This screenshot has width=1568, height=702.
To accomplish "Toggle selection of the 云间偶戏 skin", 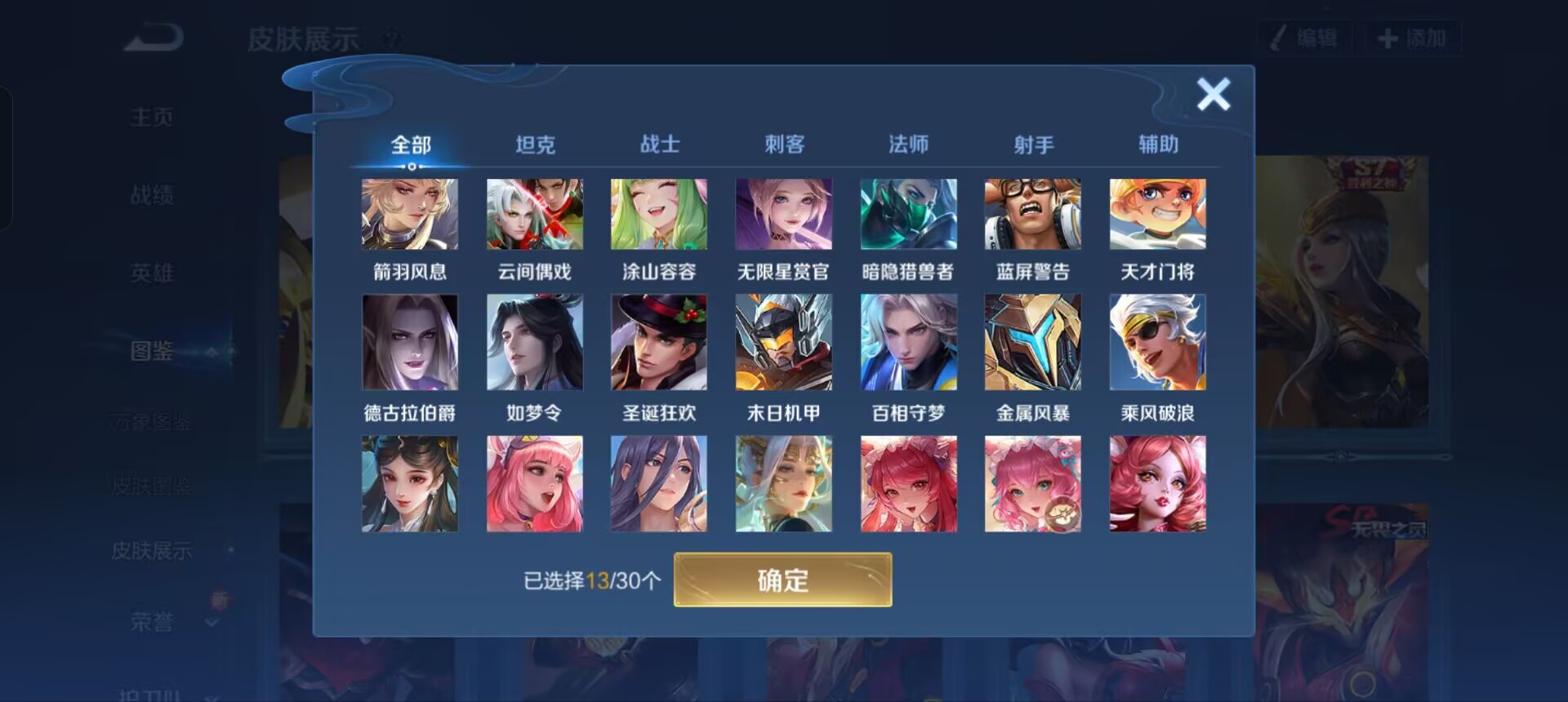I will [x=535, y=214].
